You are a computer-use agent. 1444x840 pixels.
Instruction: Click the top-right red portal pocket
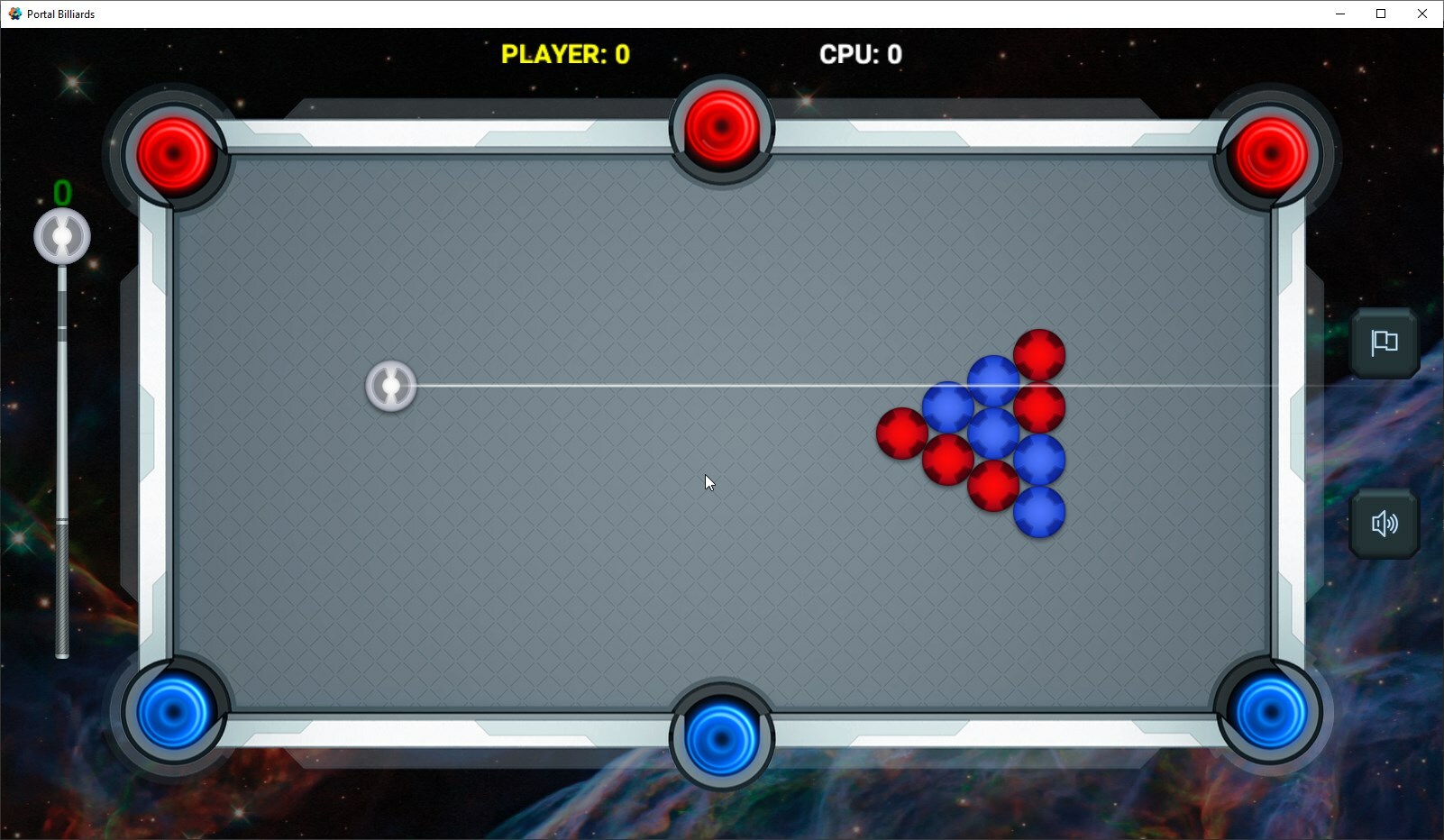click(1267, 153)
